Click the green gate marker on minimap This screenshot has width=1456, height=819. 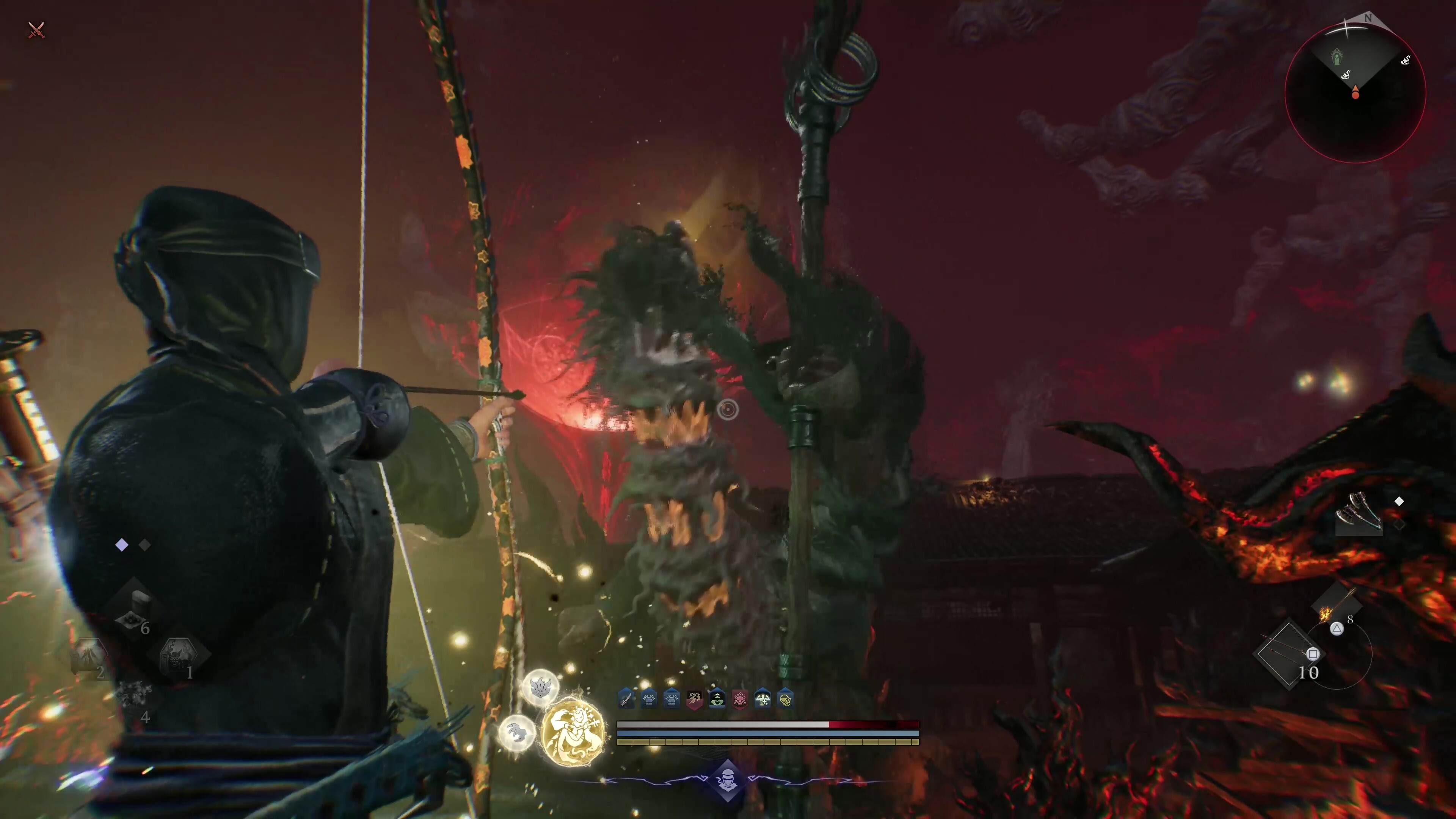pyautogui.click(x=1337, y=56)
